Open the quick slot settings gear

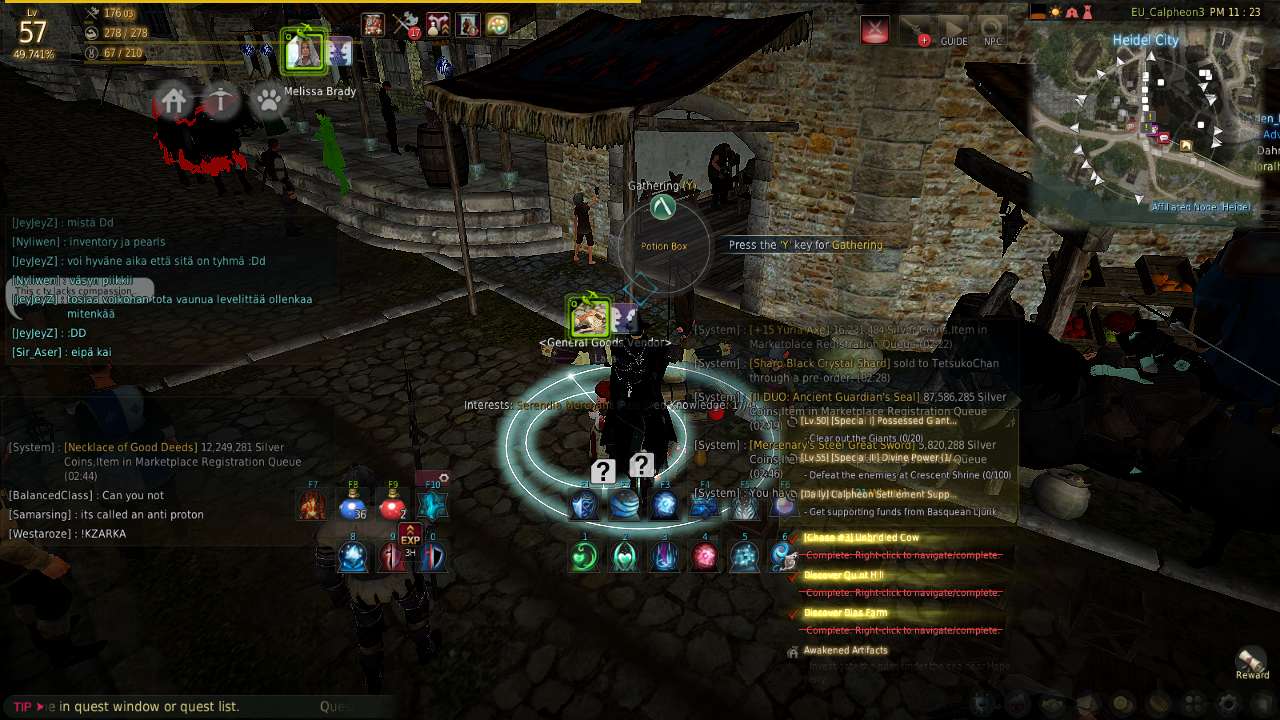point(444,478)
